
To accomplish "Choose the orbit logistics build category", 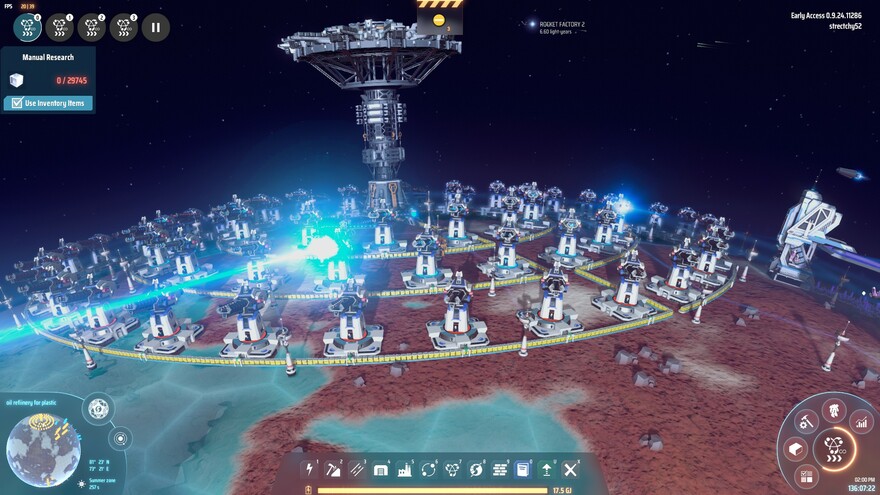I will (x=429, y=469).
